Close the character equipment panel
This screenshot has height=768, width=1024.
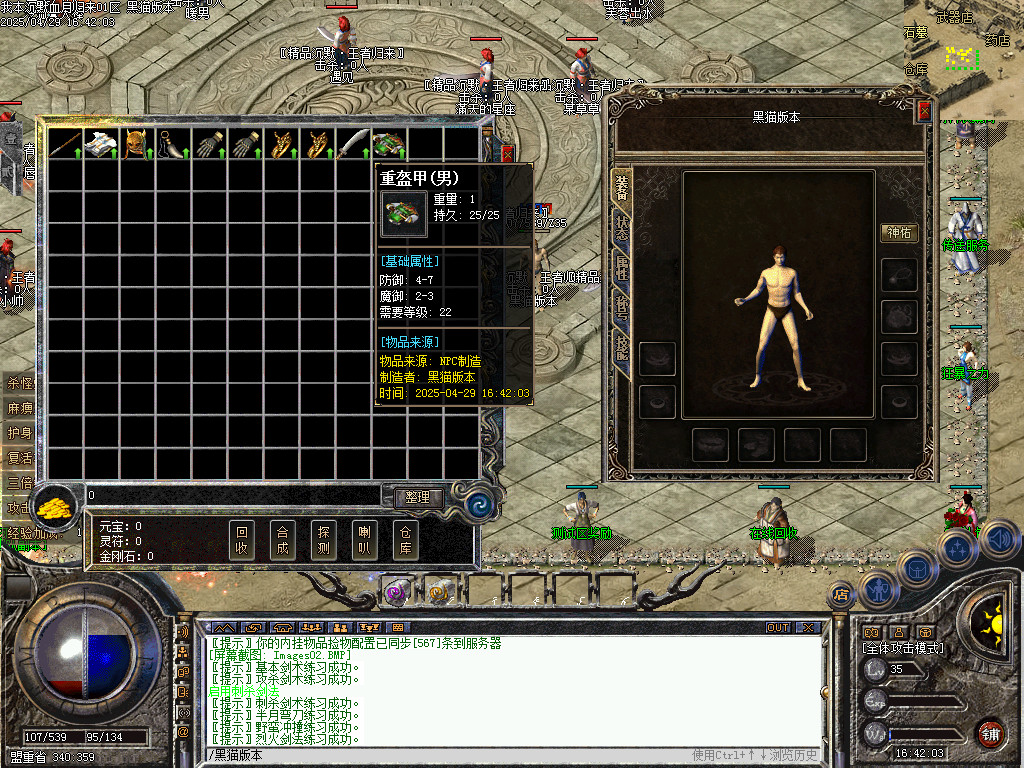[x=924, y=111]
